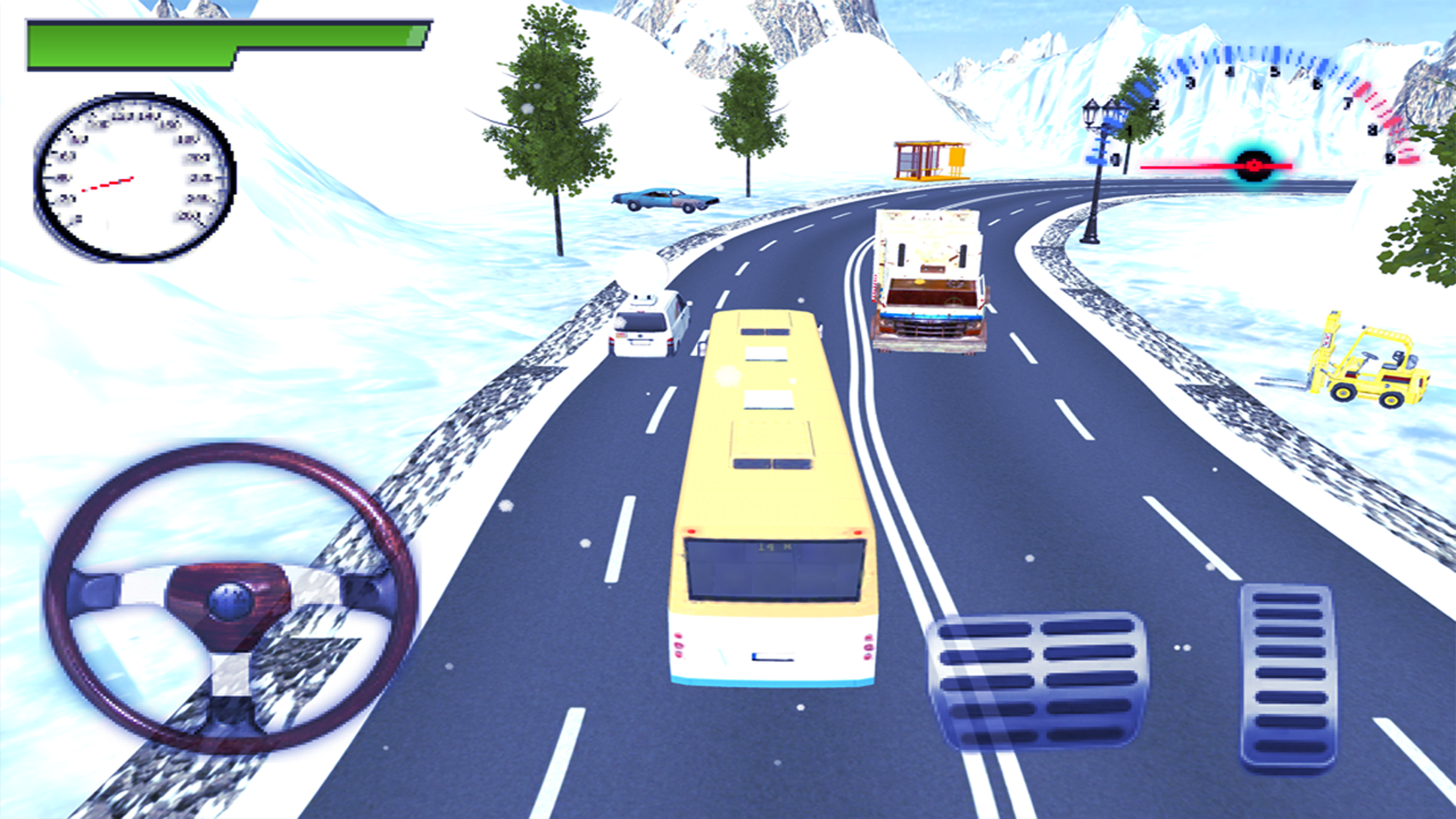Step on the narrow accelerator pedal
The height and width of the screenshot is (819, 1456).
point(1287,677)
